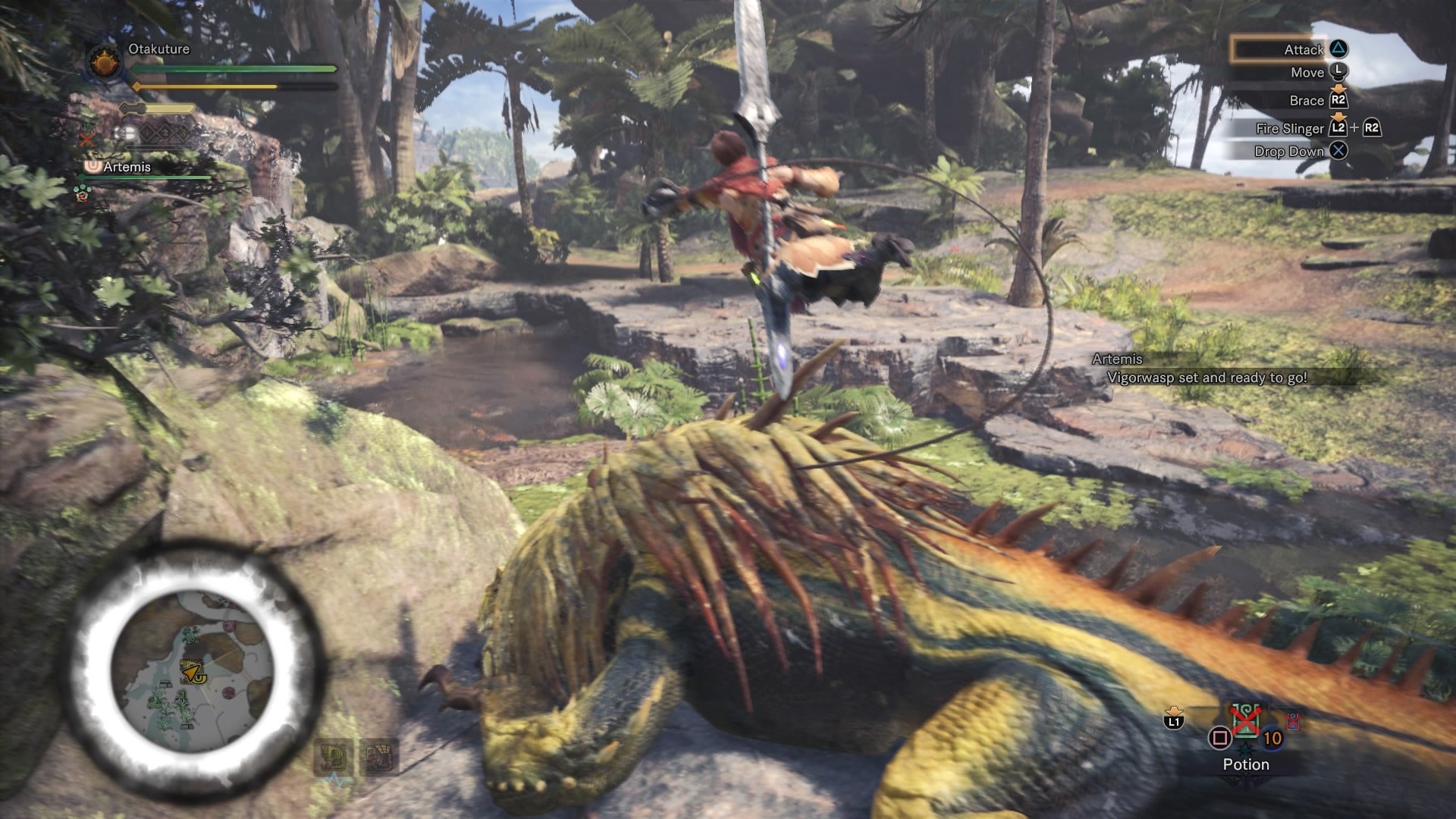Select the green monster icon below the minimap
The height and width of the screenshot is (819, 1456).
pos(334,755)
